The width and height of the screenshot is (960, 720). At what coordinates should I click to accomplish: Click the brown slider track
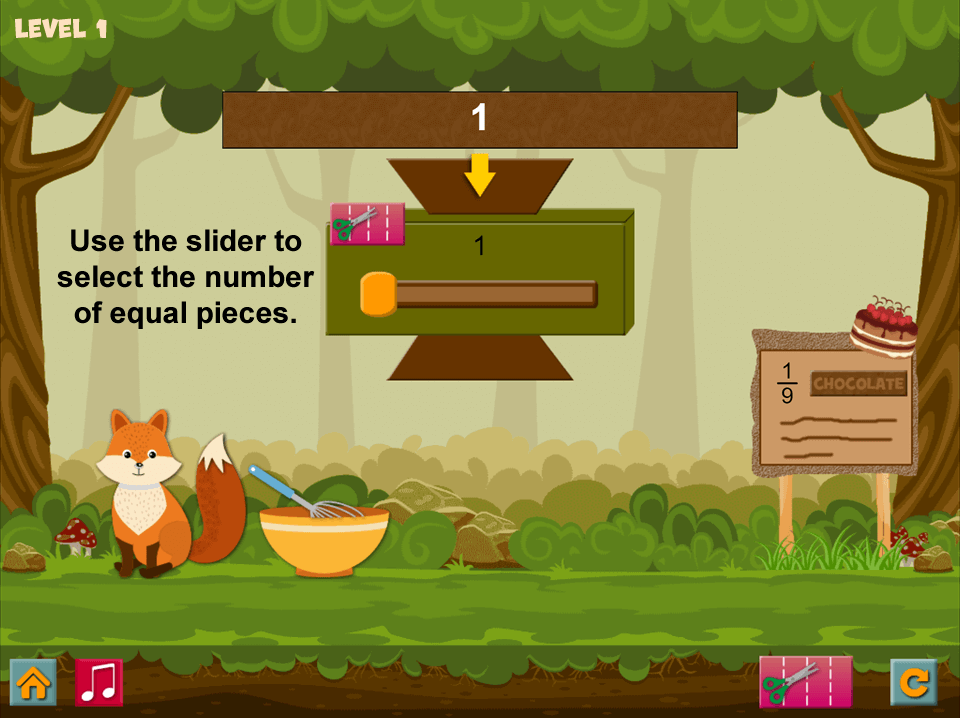[496, 294]
